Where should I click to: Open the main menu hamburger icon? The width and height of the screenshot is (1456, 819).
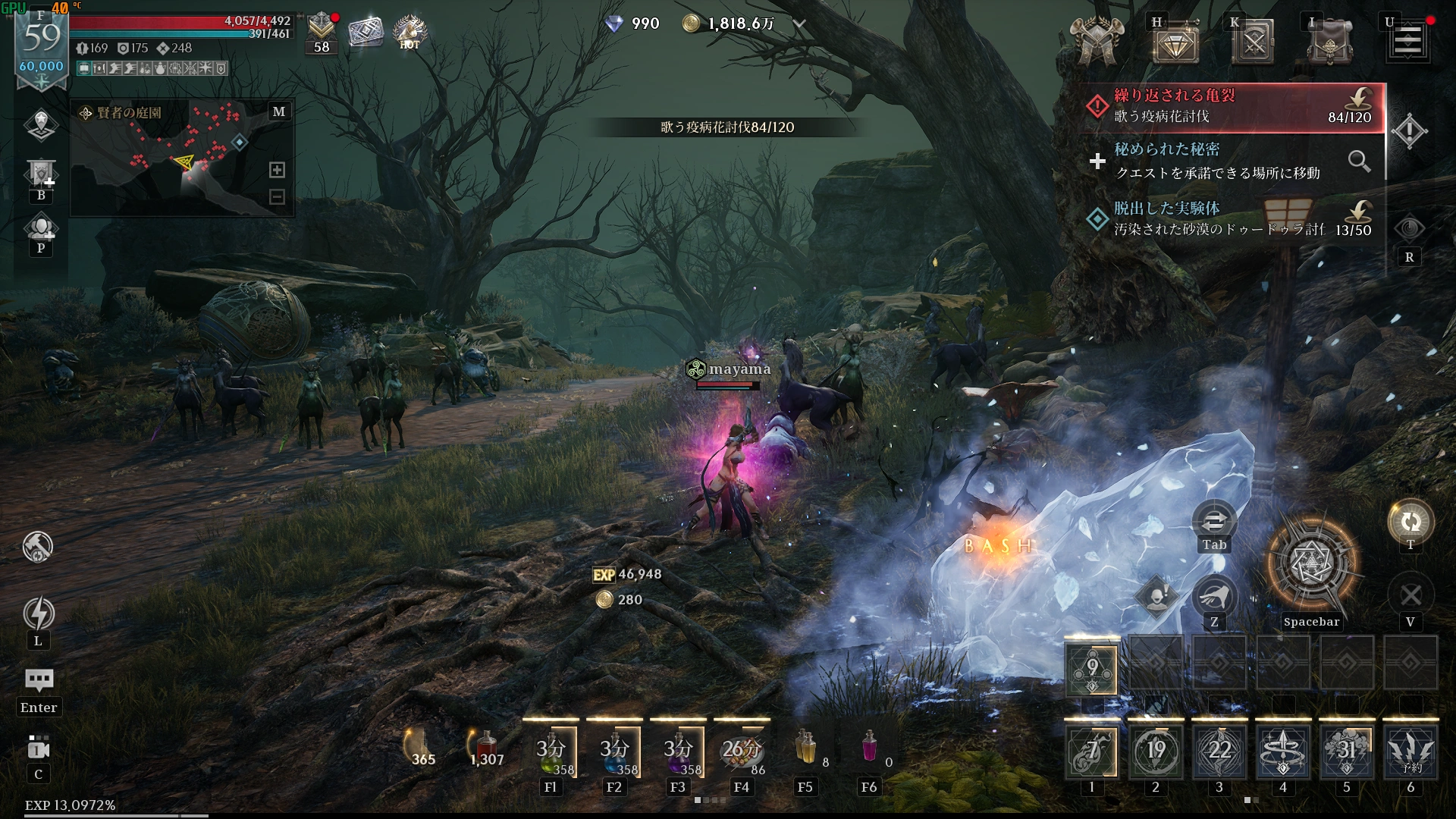click(1407, 41)
